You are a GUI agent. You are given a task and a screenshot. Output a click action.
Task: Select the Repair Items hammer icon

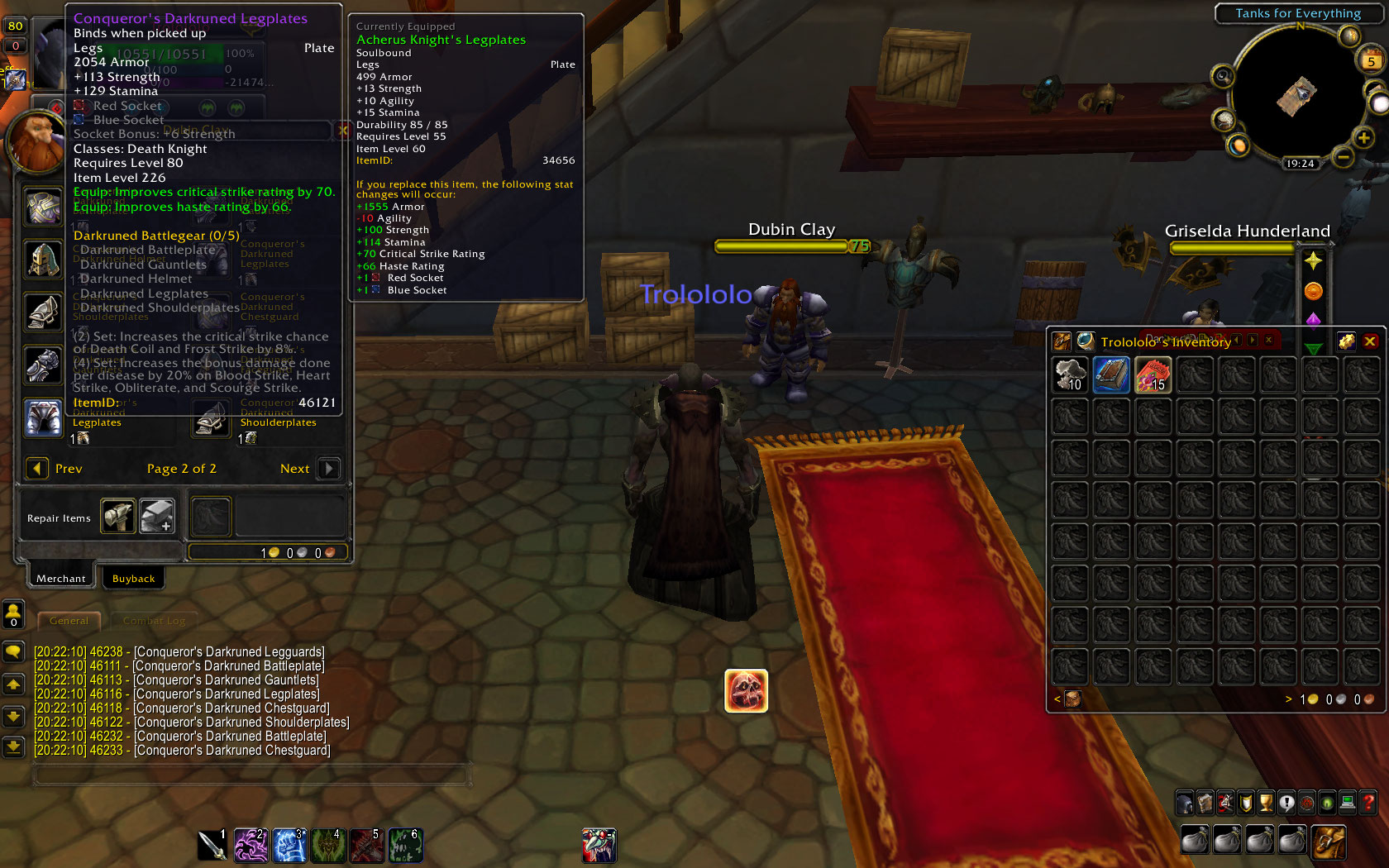pyautogui.click(x=117, y=516)
